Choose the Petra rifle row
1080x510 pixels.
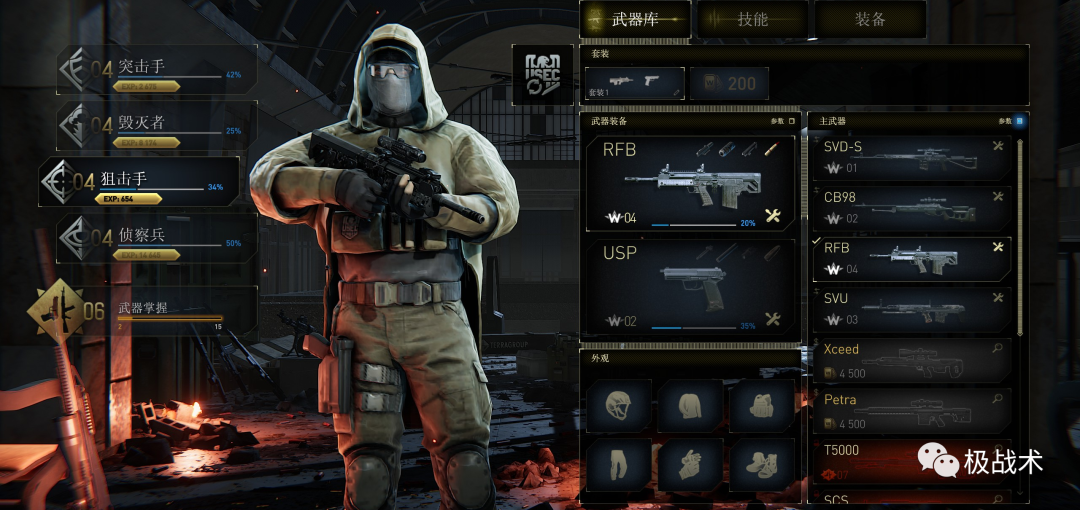[x=910, y=411]
